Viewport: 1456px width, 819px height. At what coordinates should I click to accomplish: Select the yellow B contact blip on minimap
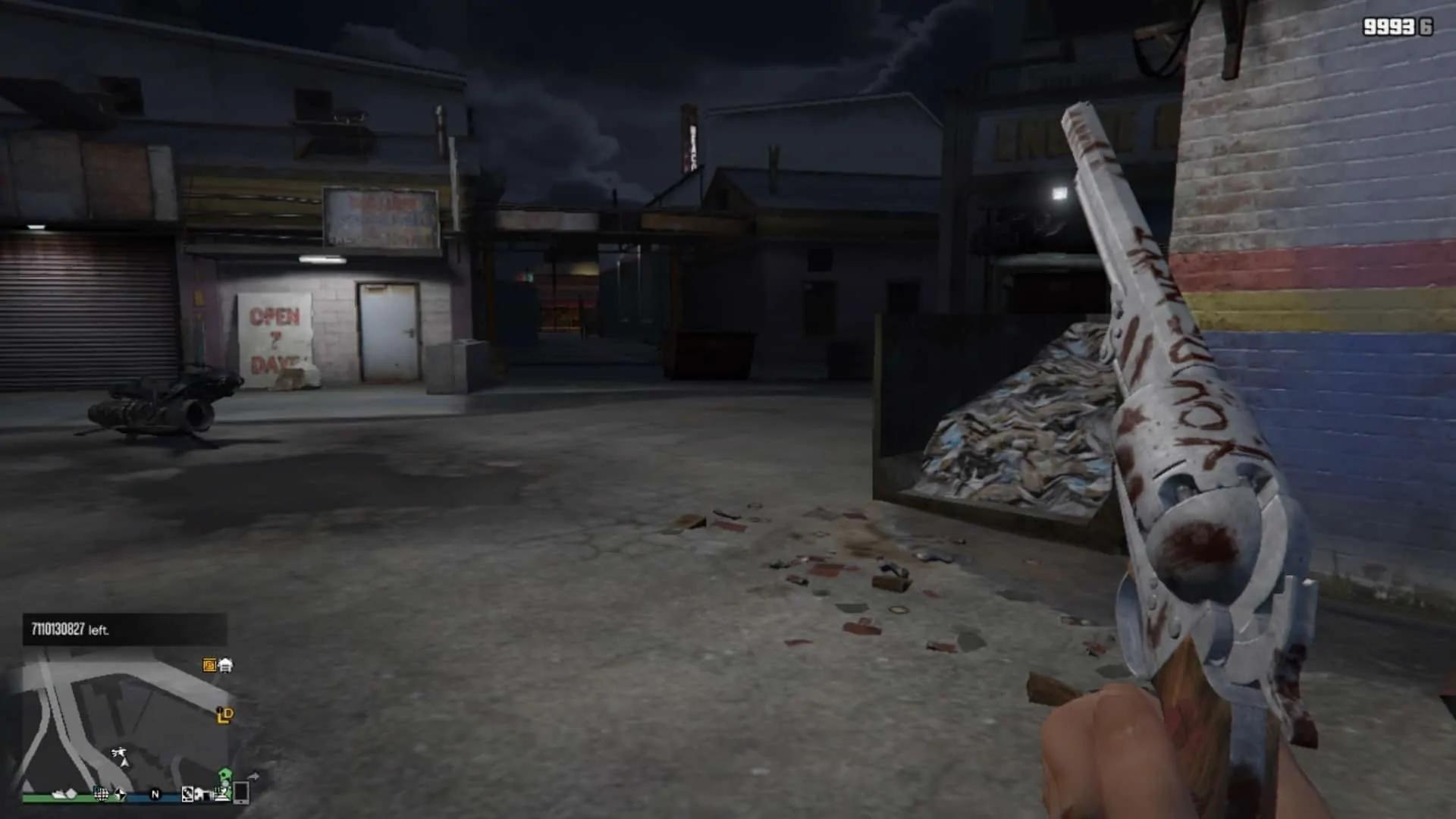click(x=209, y=665)
